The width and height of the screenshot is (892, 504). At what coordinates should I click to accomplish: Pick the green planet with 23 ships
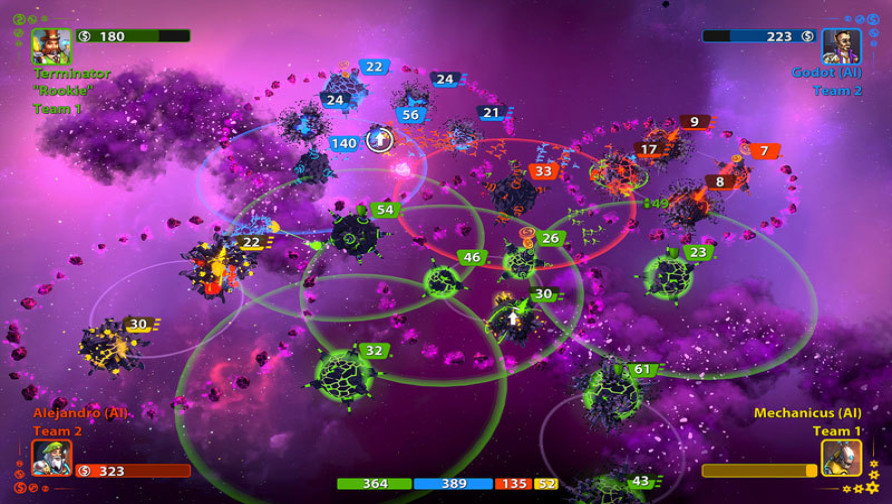click(x=667, y=276)
